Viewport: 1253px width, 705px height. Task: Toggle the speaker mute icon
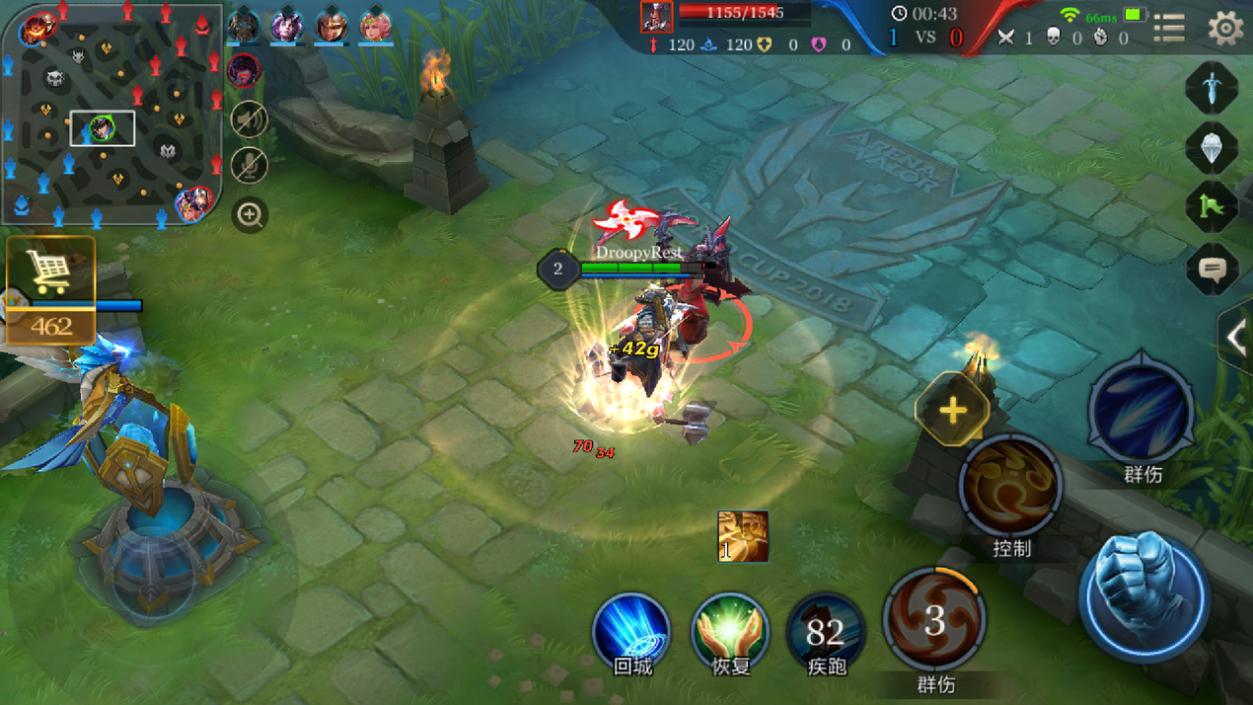tap(249, 119)
